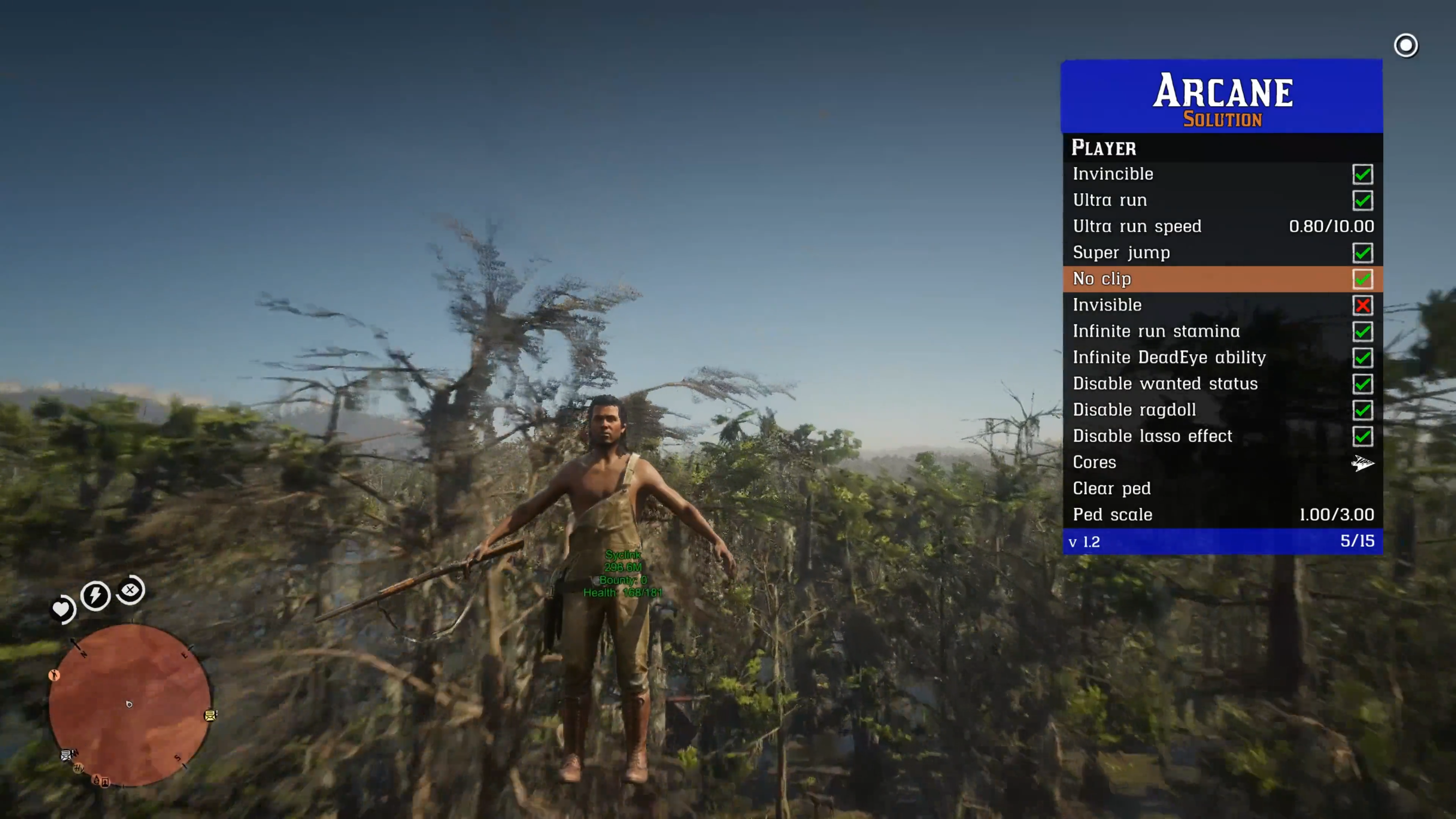
Task: Change the Ped scale value
Action: coord(1336,515)
